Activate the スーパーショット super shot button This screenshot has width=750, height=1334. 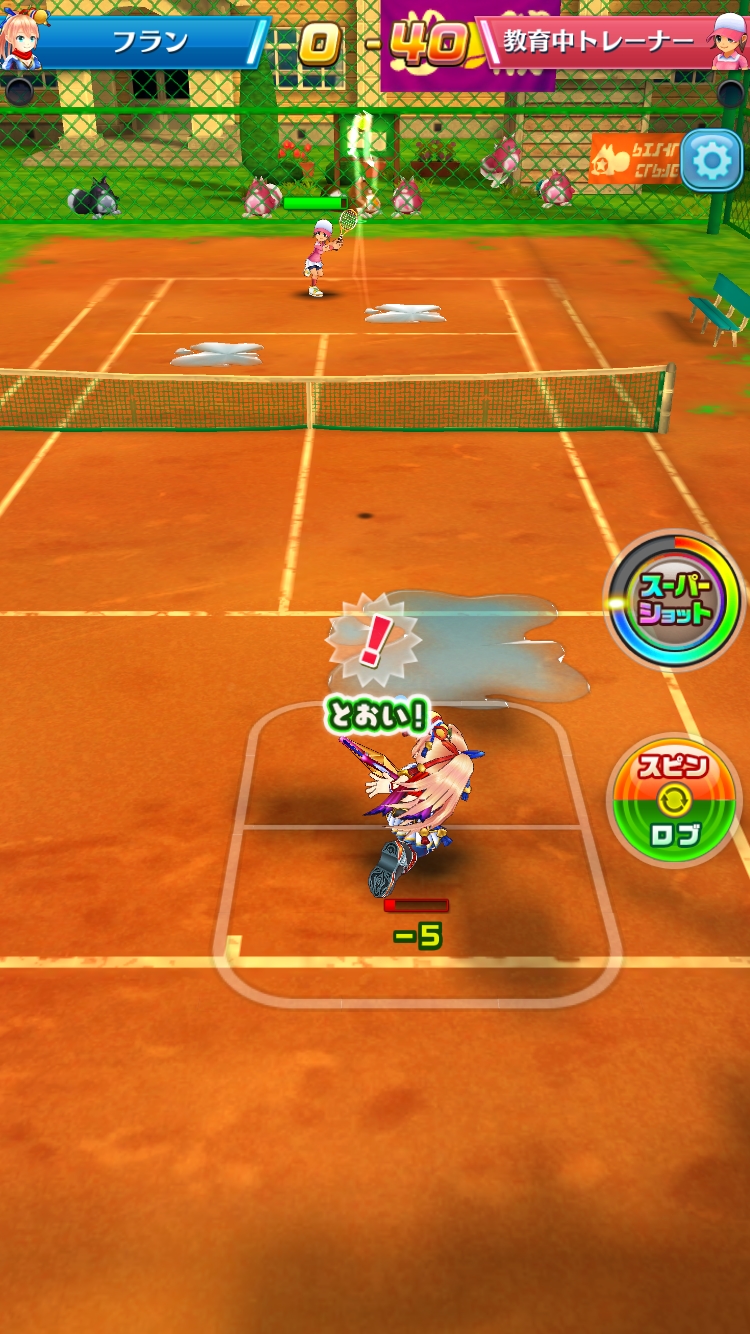tap(675, 599)
